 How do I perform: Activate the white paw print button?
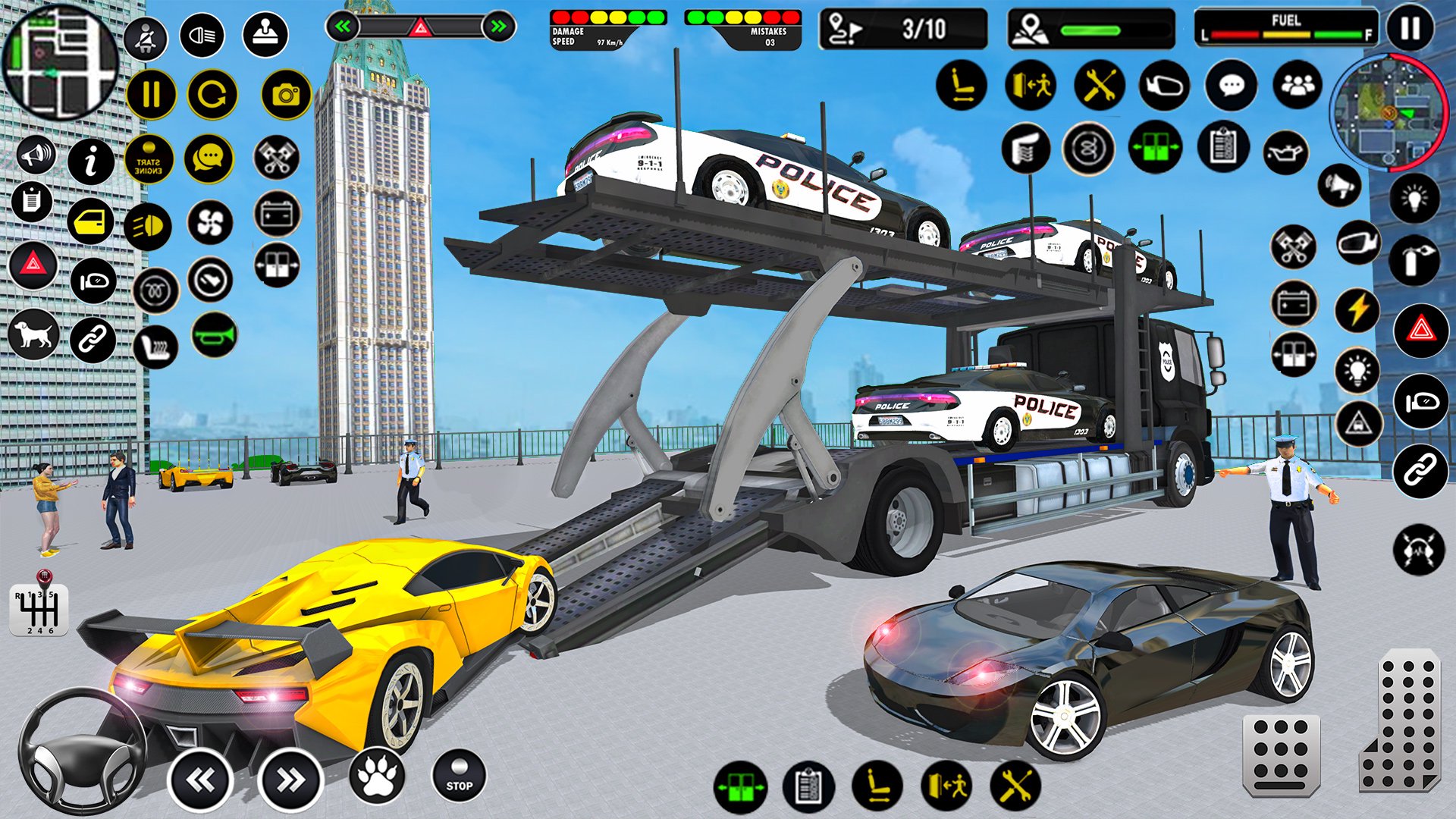(x=377, y=777)
